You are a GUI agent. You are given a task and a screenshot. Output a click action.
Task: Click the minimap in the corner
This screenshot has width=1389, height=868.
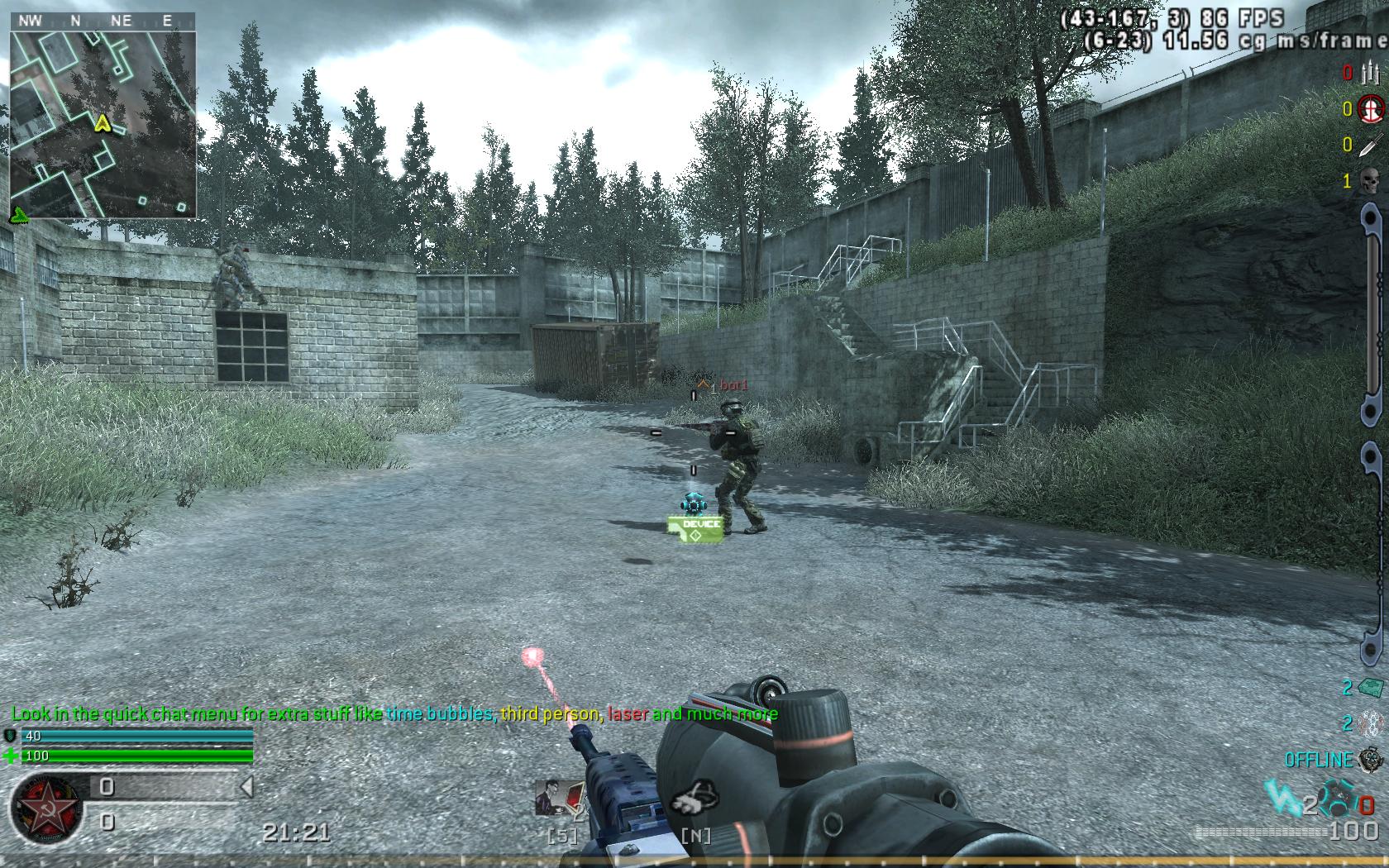(x=103, y=124)
